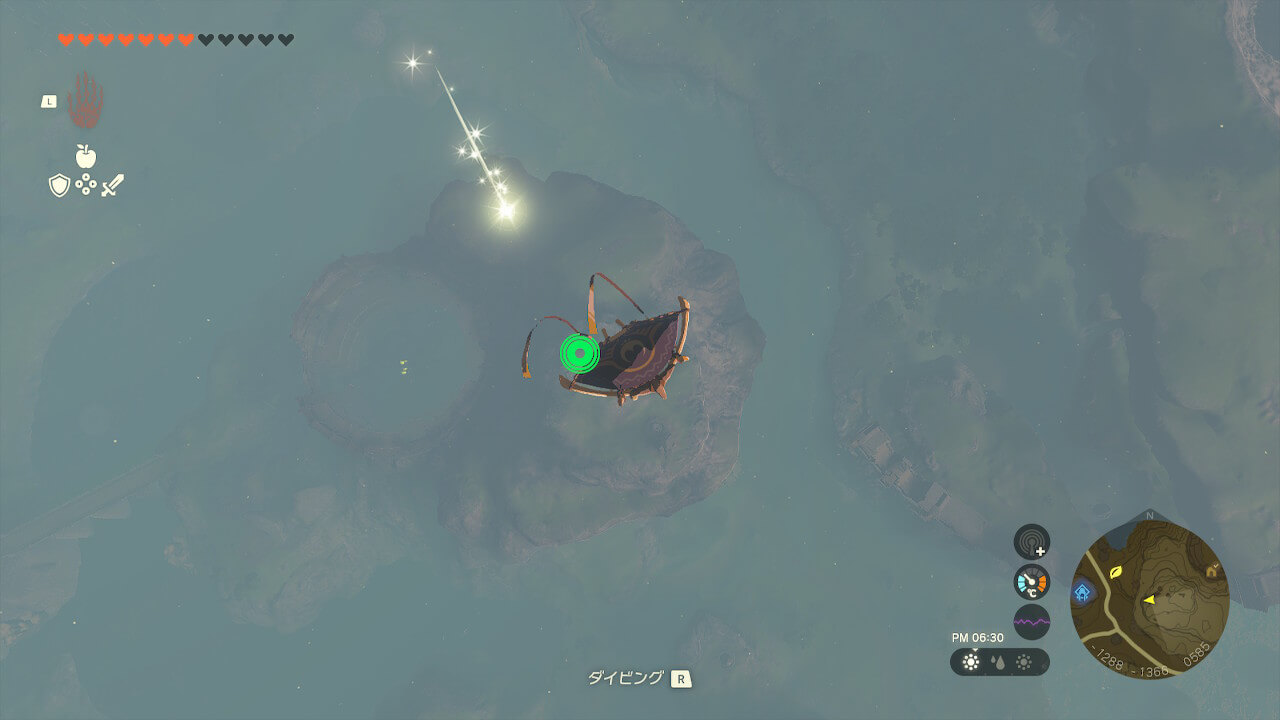
Task: Select the red hand ability icon
Action: click(85, 100)
